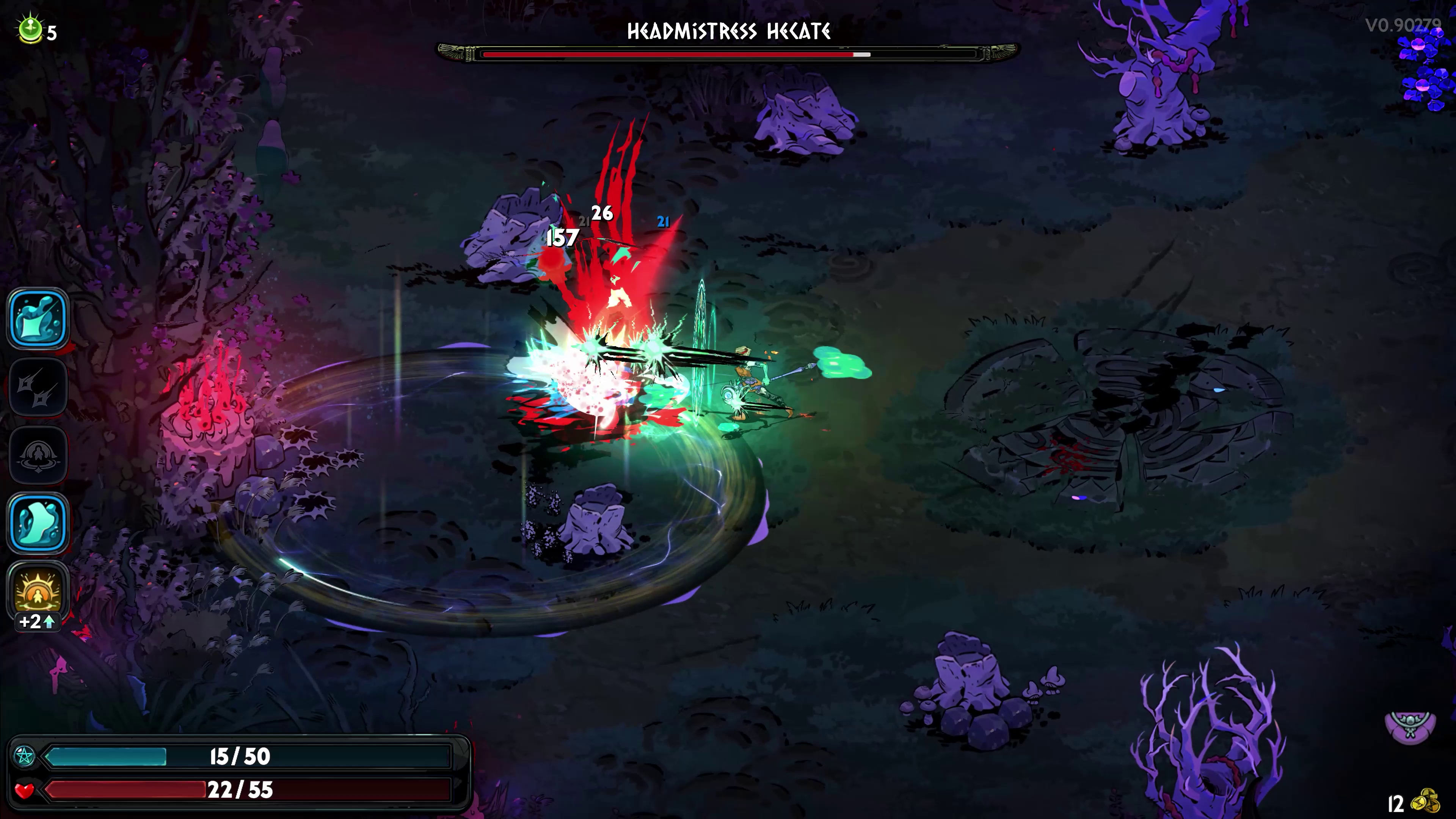Click the red heart icon beside the health bar
The width and height of the screenshot is (1456, 819).
(x=25, y=791)
